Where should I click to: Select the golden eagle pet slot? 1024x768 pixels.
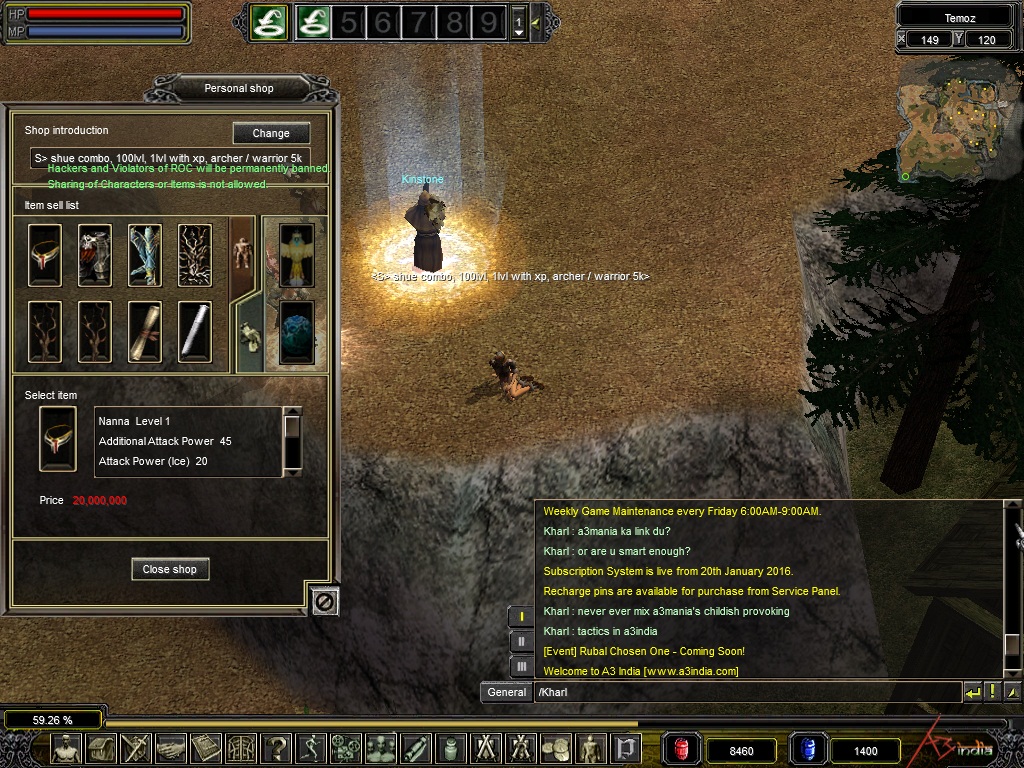(297, 255)
